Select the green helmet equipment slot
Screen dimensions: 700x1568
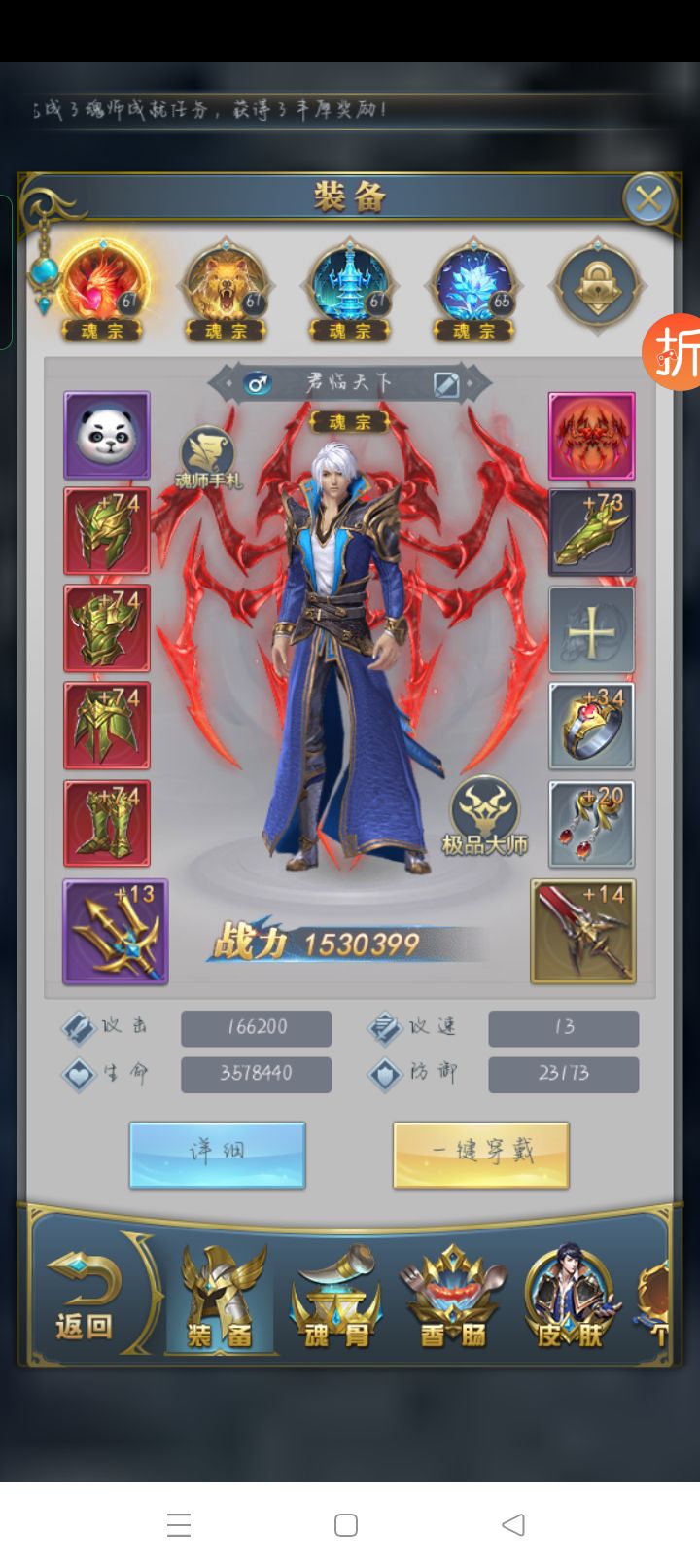pos(107,531)
